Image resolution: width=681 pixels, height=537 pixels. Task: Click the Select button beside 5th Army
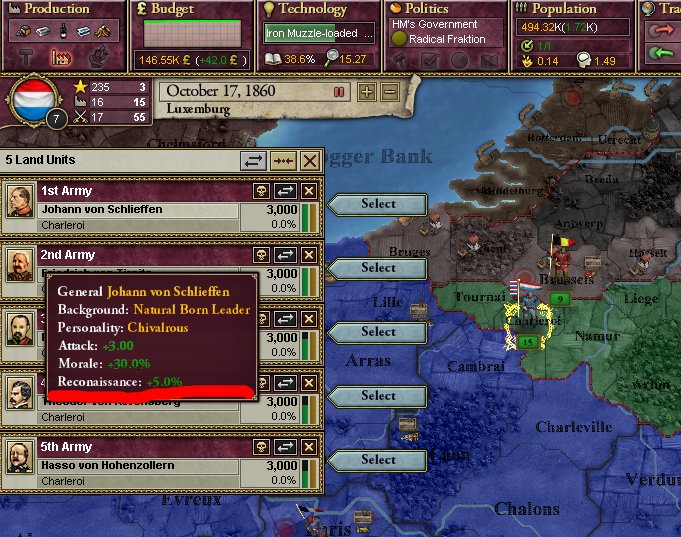378,460
